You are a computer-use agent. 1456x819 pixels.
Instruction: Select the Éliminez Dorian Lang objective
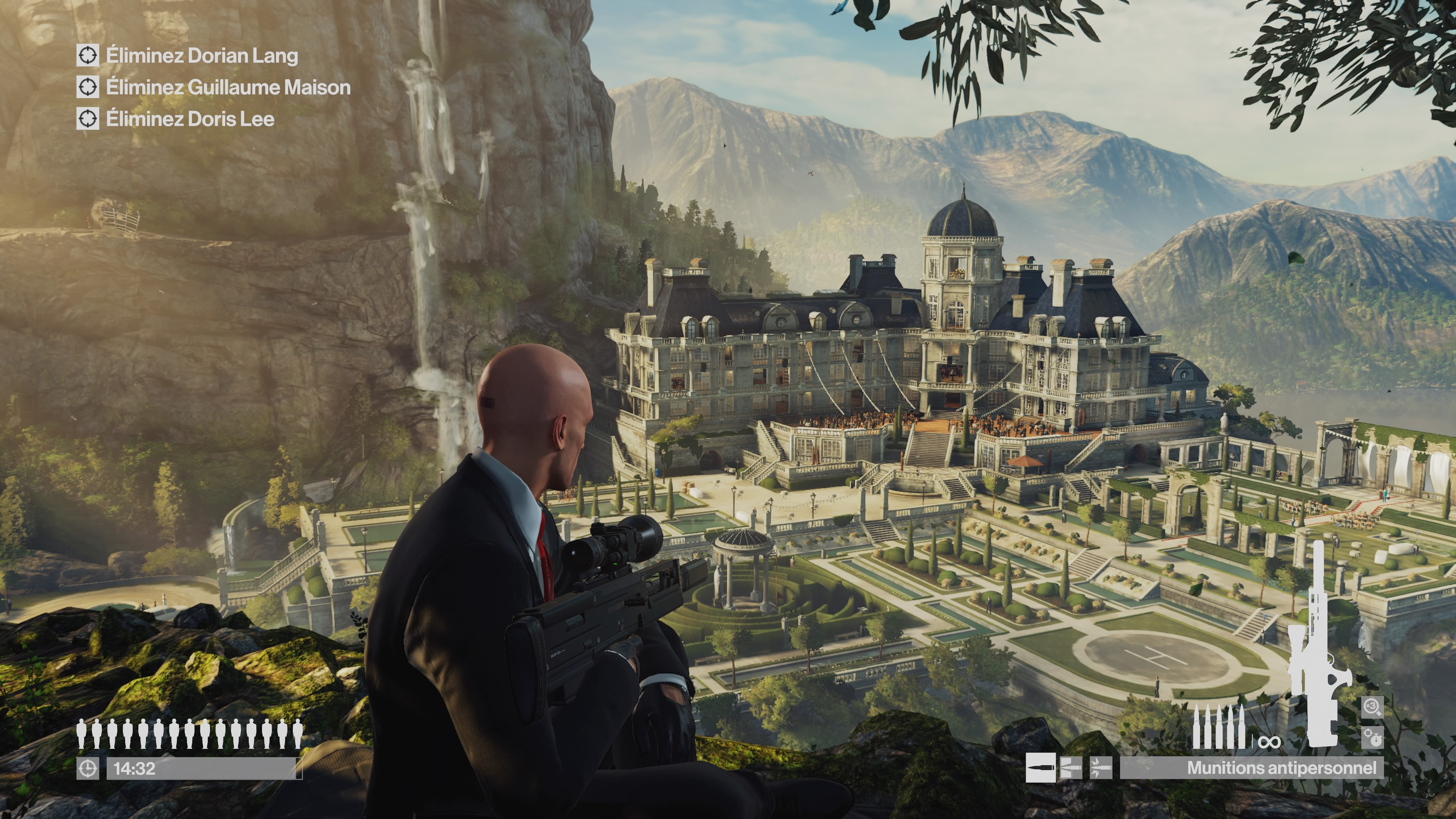pyautogui.click(x=201, y=55)
